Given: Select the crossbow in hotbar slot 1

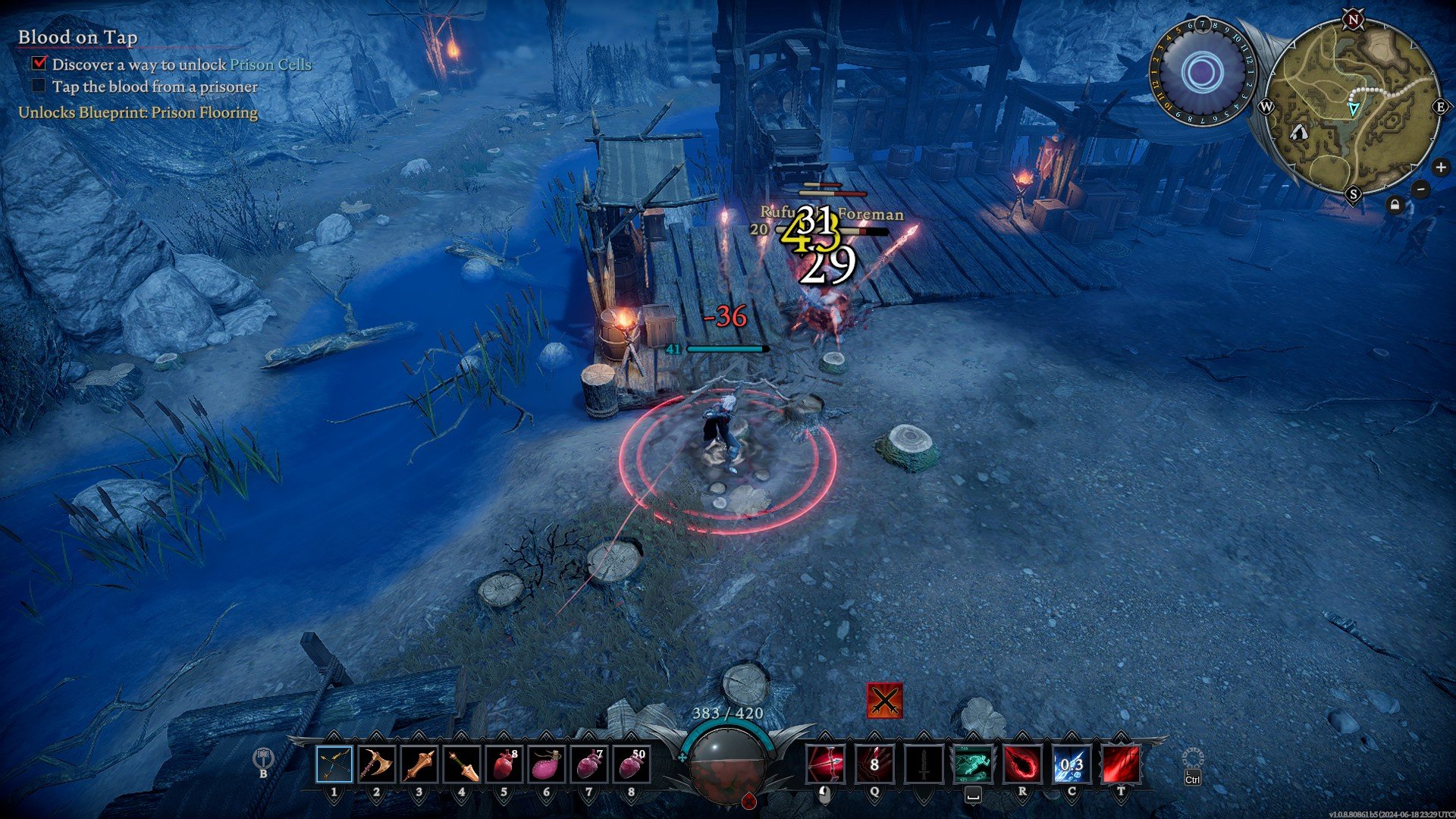Looking at the screenshot, I should 334,764.
